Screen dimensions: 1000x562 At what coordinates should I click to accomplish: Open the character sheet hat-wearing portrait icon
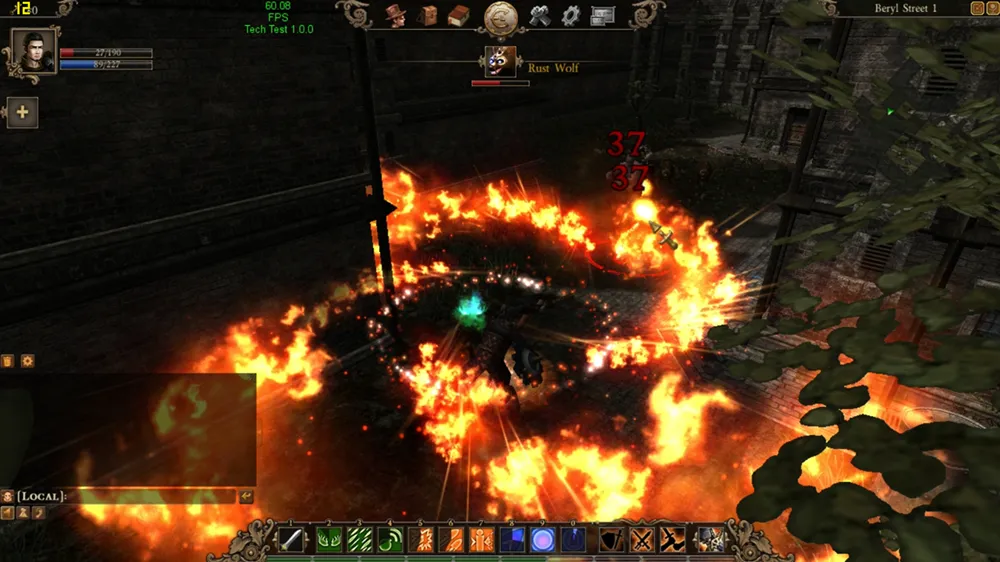click(x=395, y=16)
